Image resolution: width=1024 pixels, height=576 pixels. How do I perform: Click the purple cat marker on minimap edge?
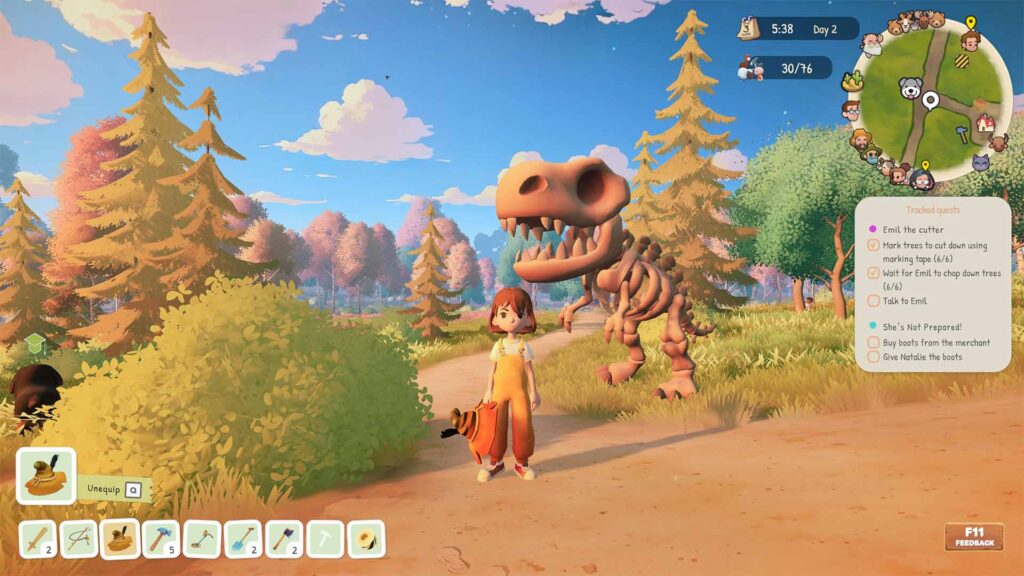(x=981, y=162)
